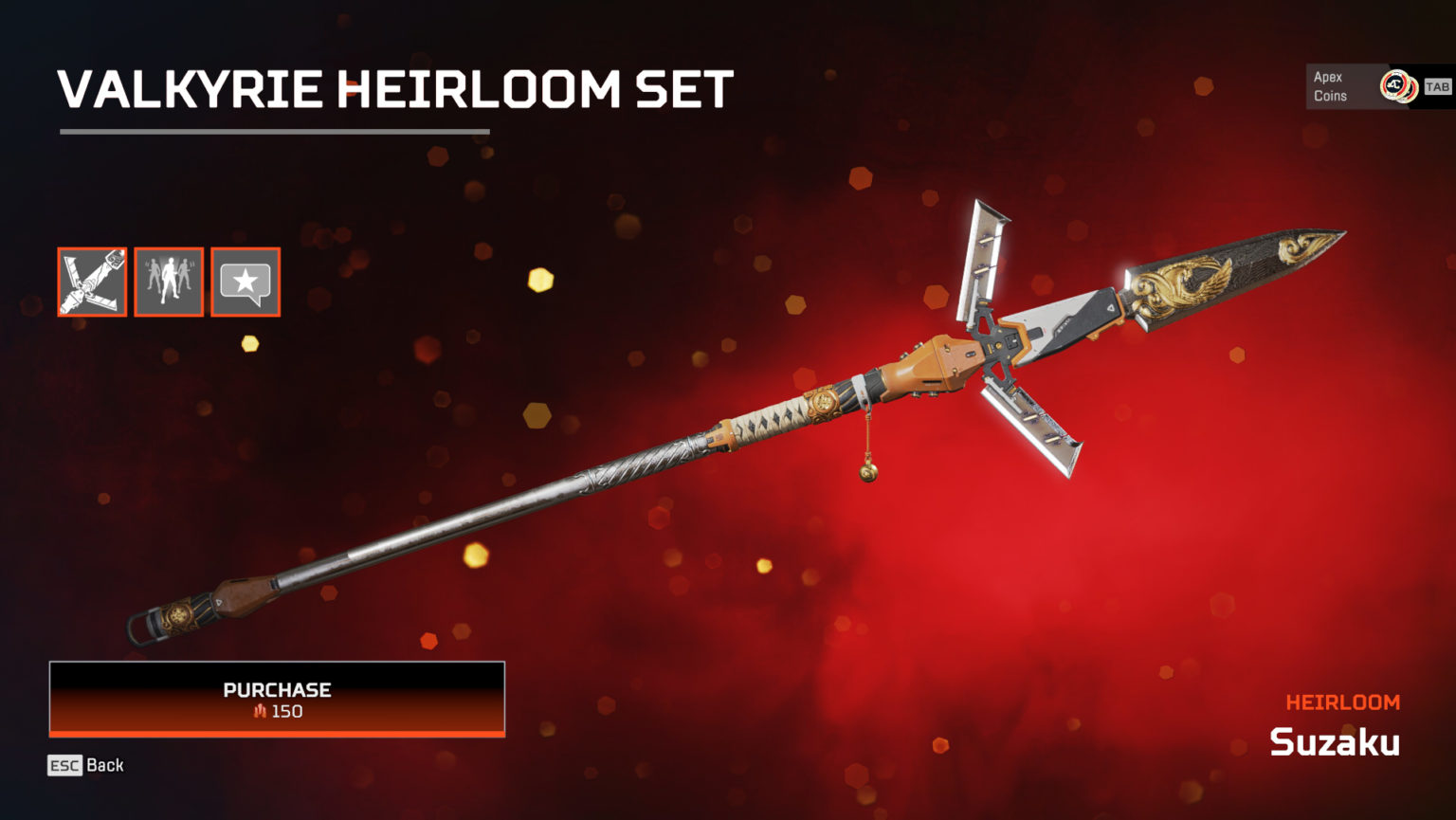This screenshot has height=820, width=1456.
Task: Go Back using the ESC option
Action: click(x=85, y=765)
